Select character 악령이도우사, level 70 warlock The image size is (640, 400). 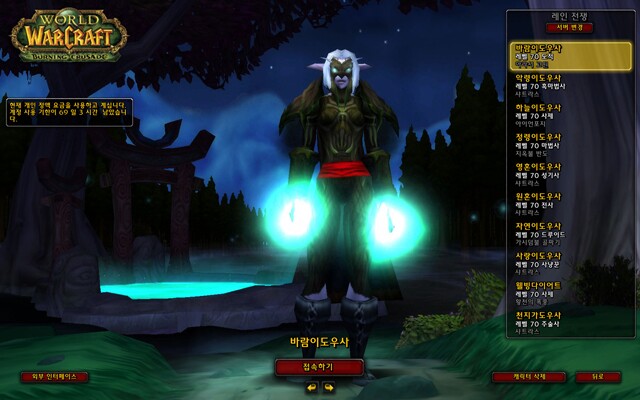click(572, 84)
